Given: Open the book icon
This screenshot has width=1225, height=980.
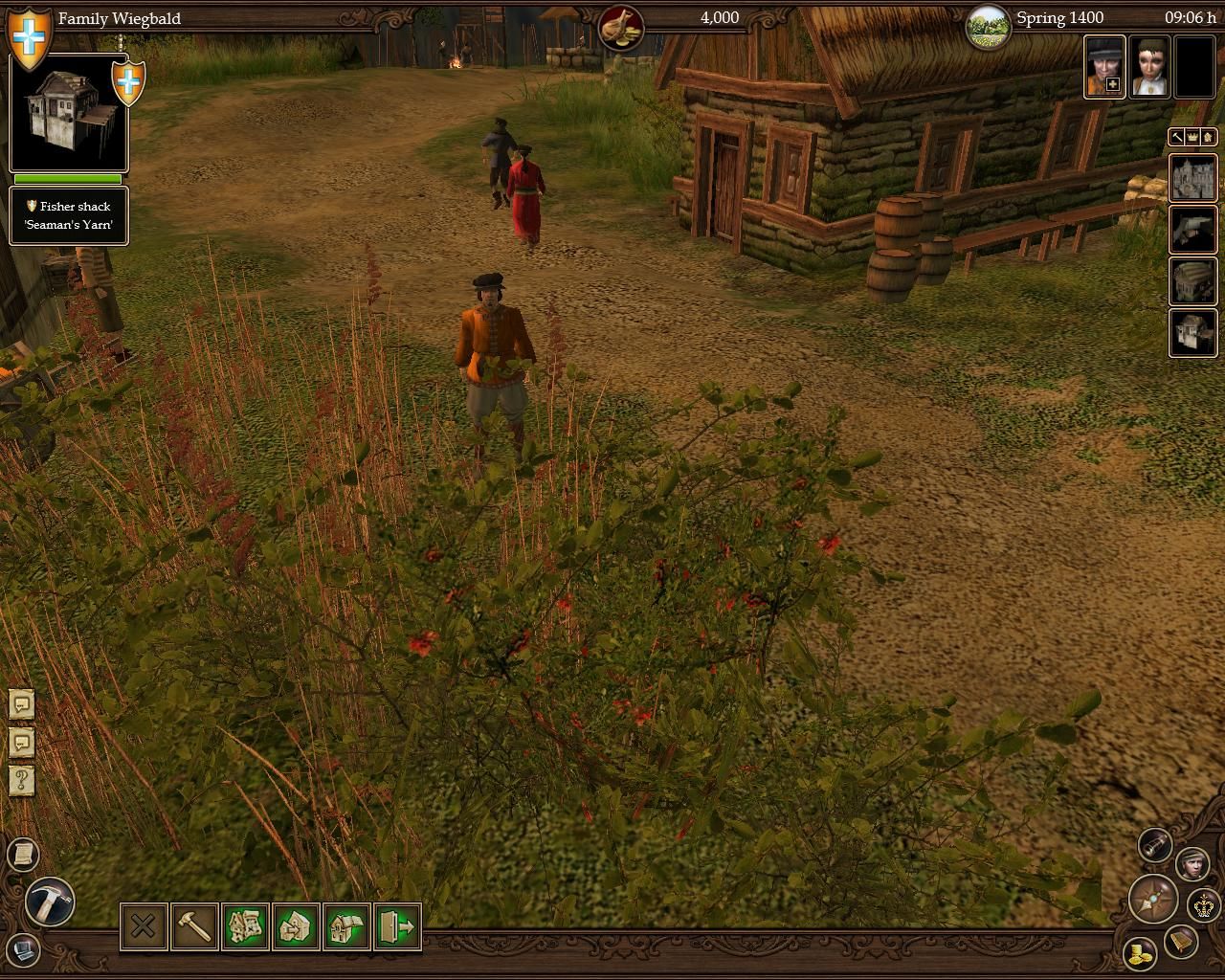Looking at the screenshot, I should (x=1181, y=943).
